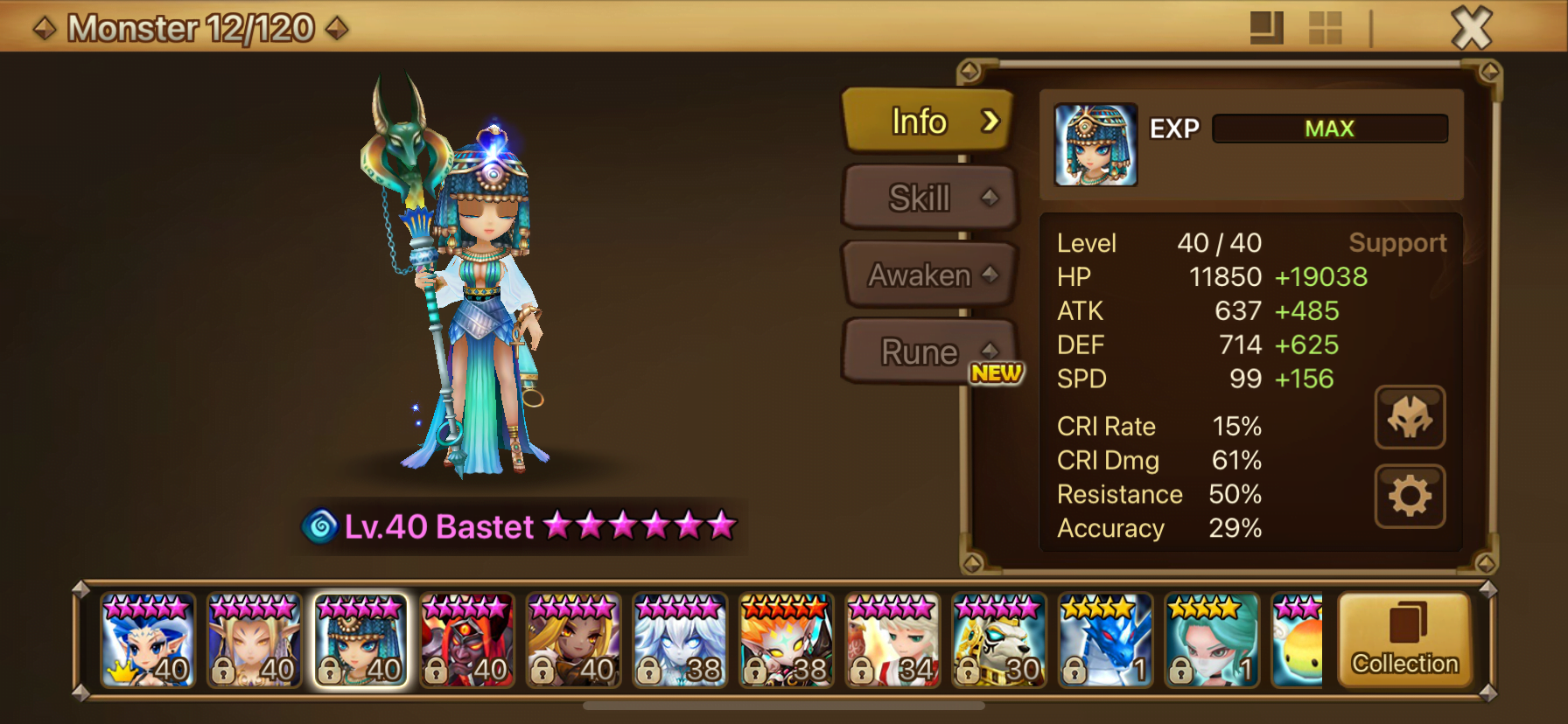This screenshot has height=724, width=1568.
Task: Select the partially visible orange slime monster
Action: (x=1298, y=641)
